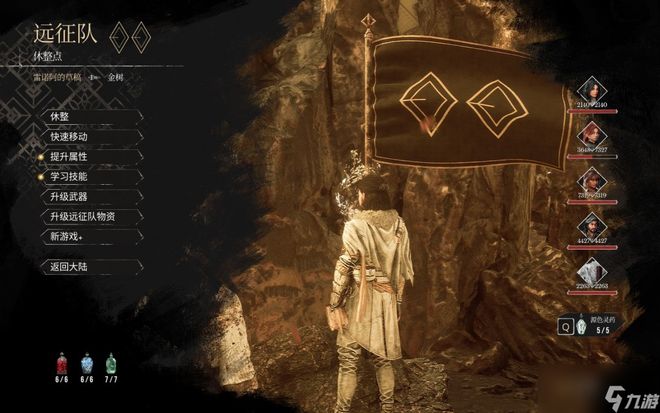Open 升级远征队物资 expedition supplies upgrade
The width and height of the screenshot is (660, 413).
click(83, 216)
